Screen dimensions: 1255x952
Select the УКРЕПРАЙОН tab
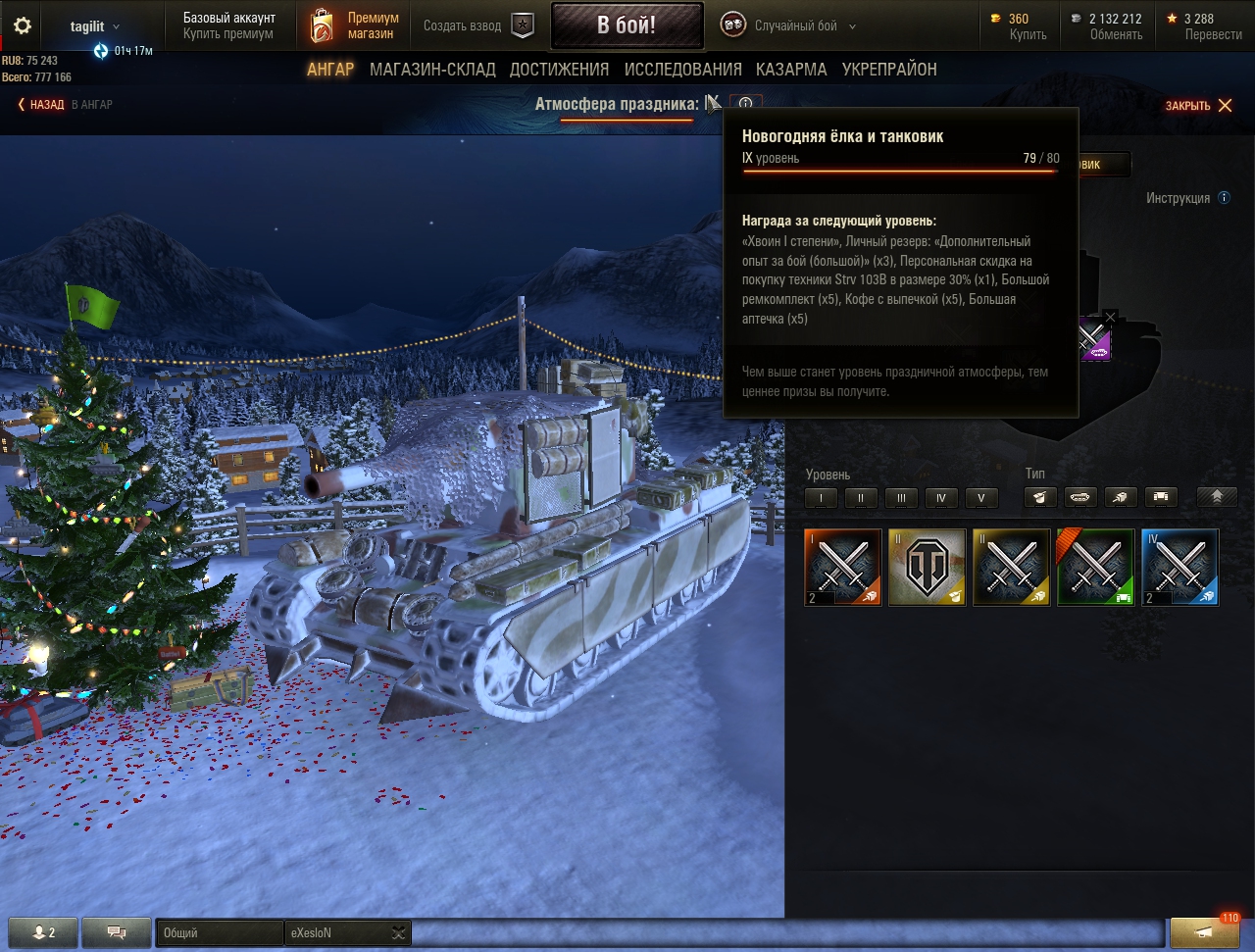tap(889, 70)
